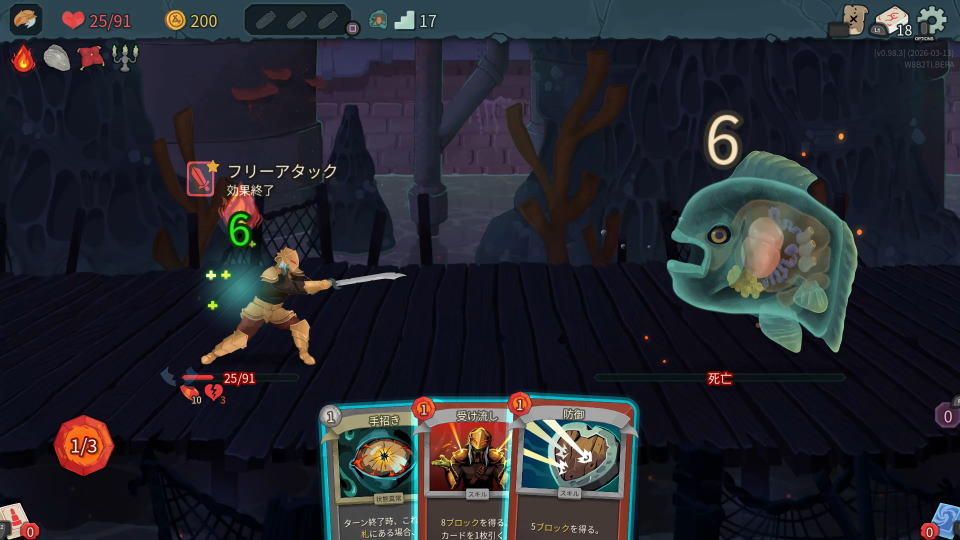
Task: Inspect the flame relic icon
Action: click(23, 58)
